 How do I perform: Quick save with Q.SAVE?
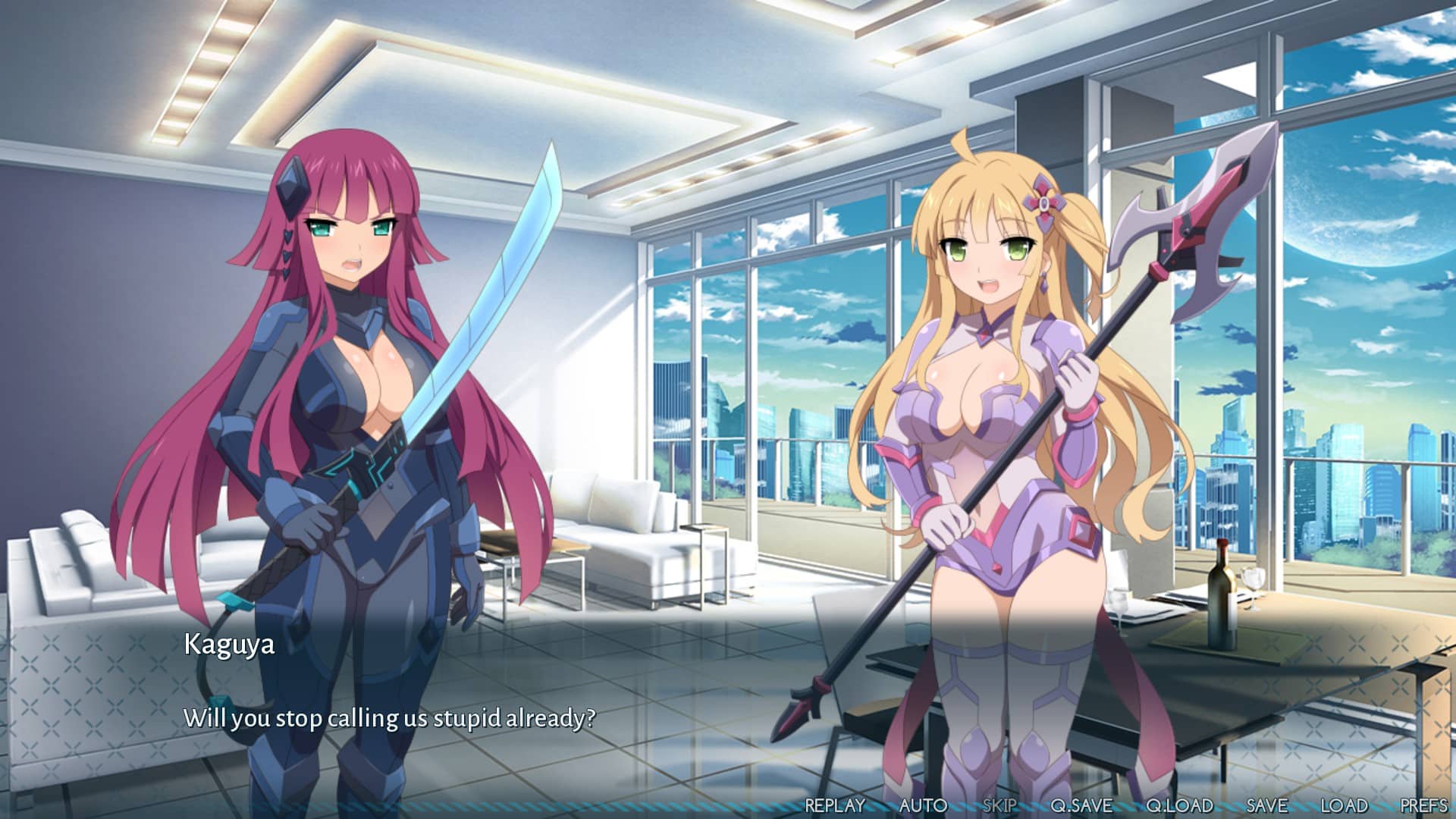[1081, 805]
